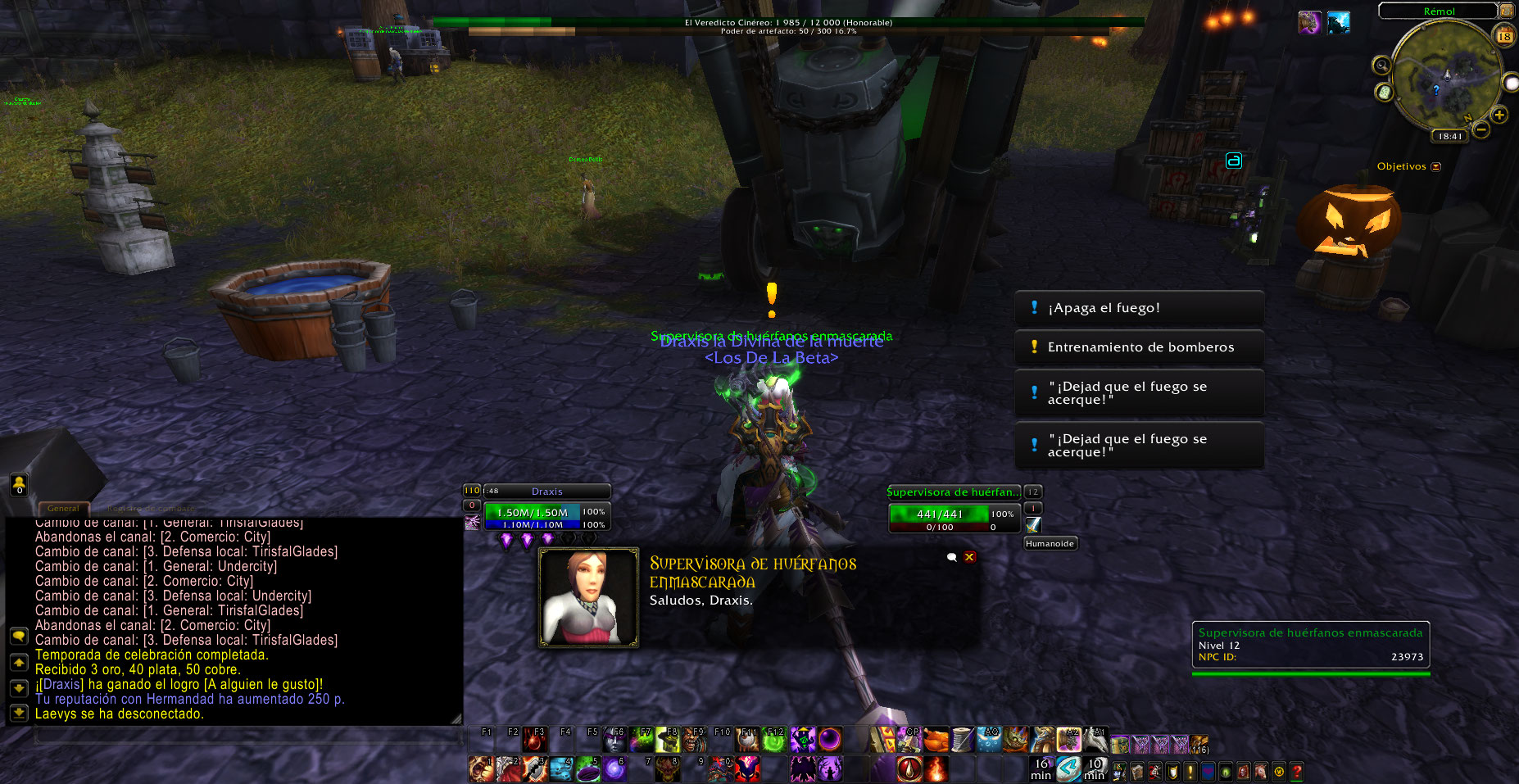Use the thread spool bandage item
The height and width of the screenshot is (784, 1519).
pos(963,741)
